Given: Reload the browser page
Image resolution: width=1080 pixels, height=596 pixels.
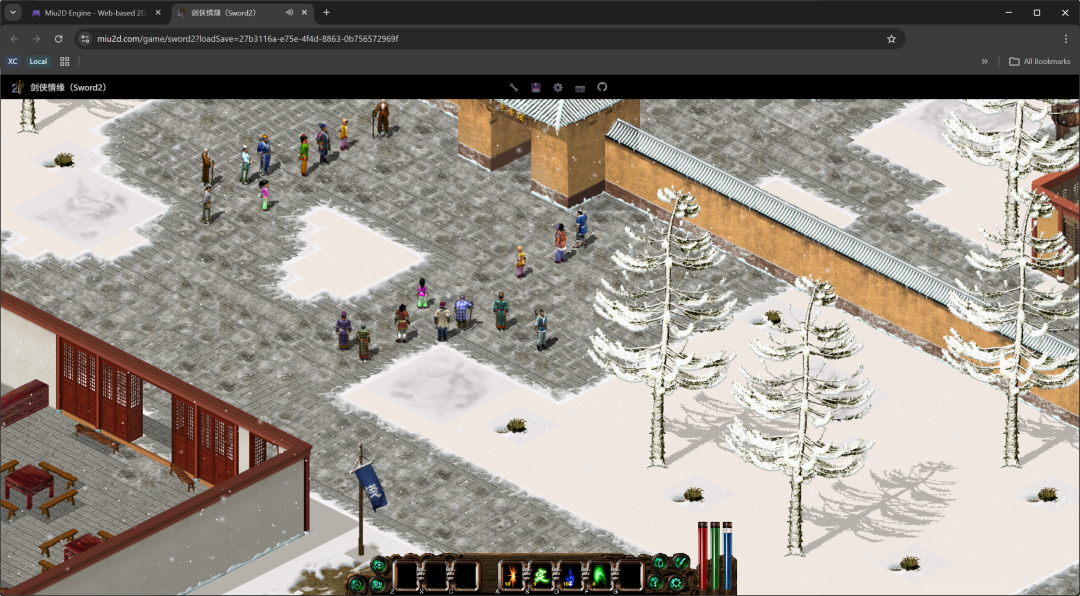Looking at the screenshot, I should tap(58, 39).
